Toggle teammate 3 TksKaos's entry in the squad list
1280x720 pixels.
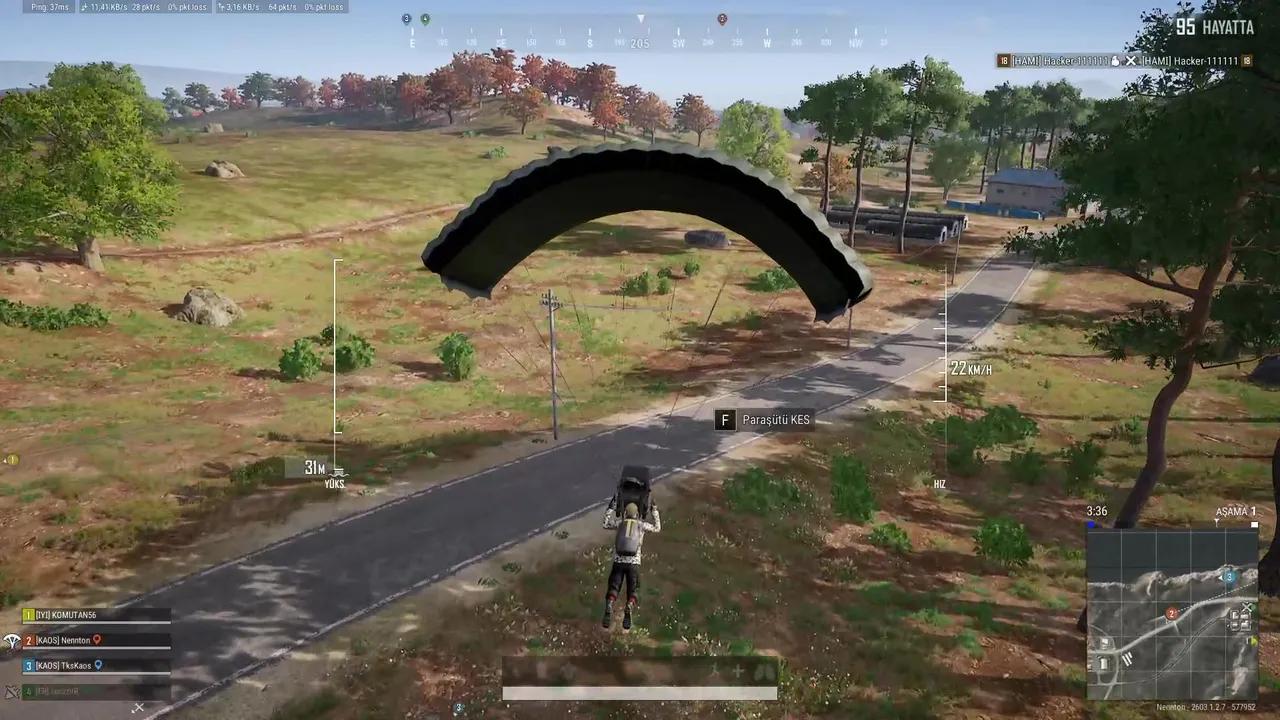60,665
